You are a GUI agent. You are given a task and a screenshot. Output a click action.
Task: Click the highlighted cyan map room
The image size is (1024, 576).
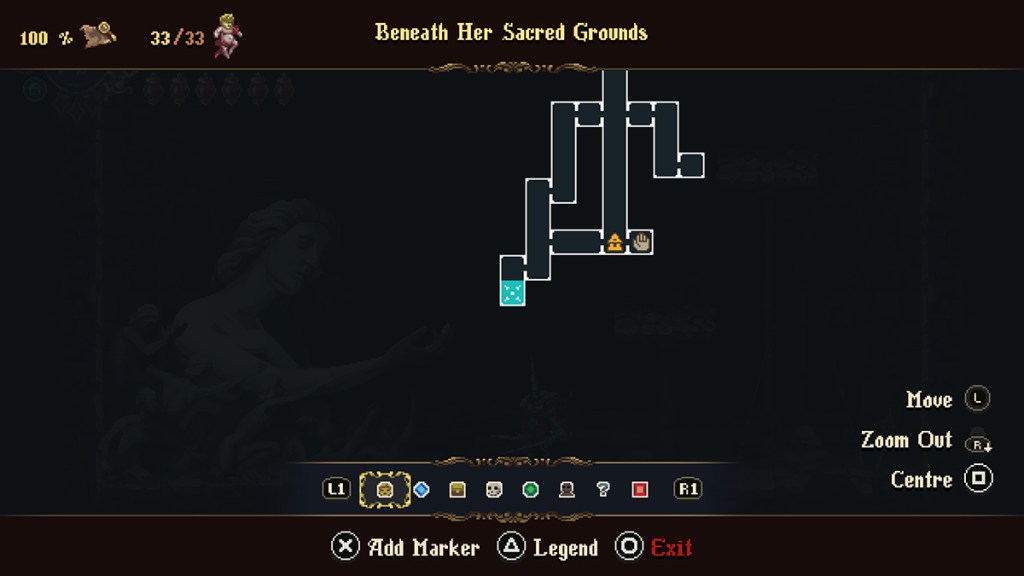pyautogui.click(x=512, y=292)
